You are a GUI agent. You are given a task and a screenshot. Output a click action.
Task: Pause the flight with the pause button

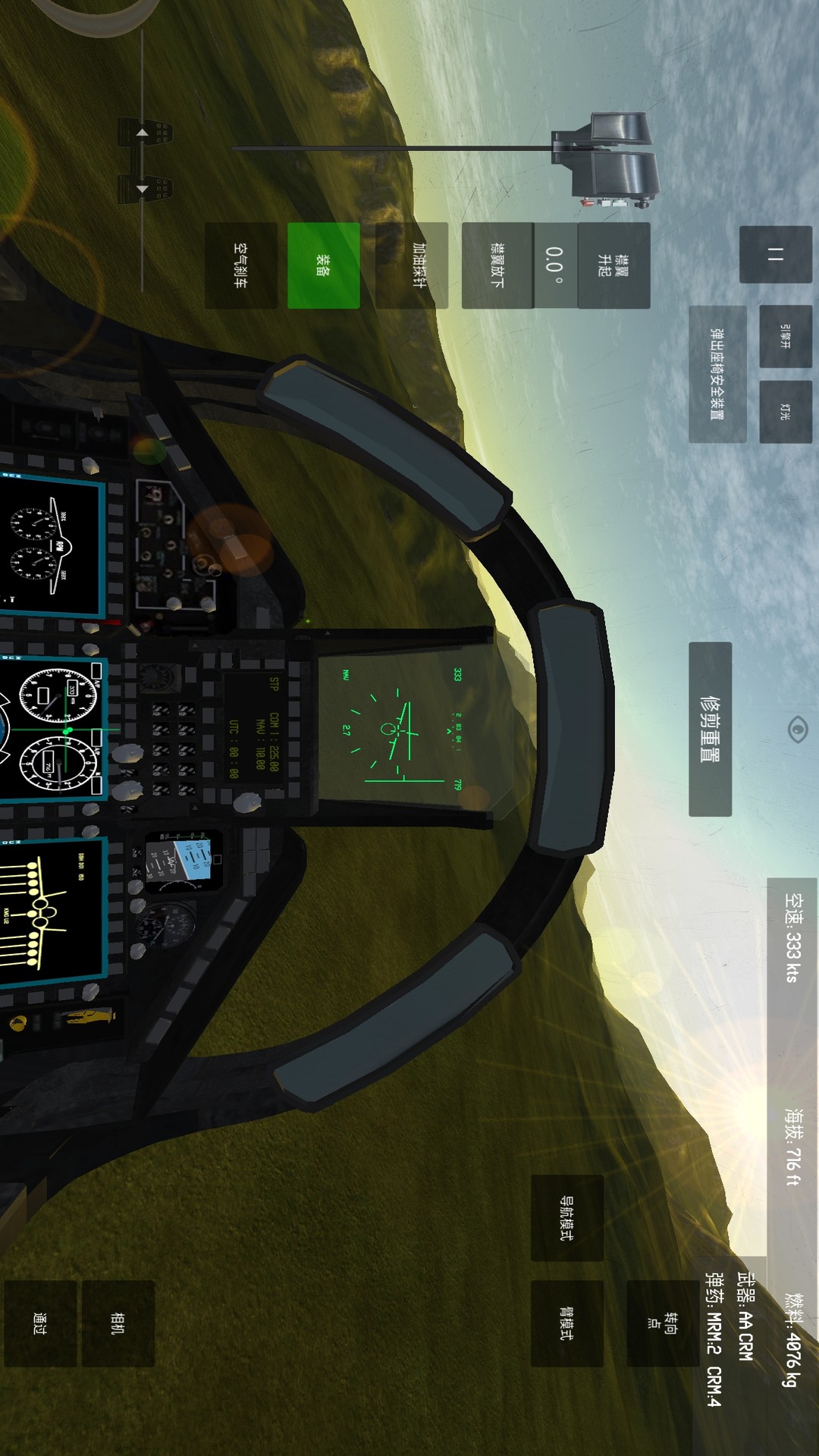click(775, 255)
